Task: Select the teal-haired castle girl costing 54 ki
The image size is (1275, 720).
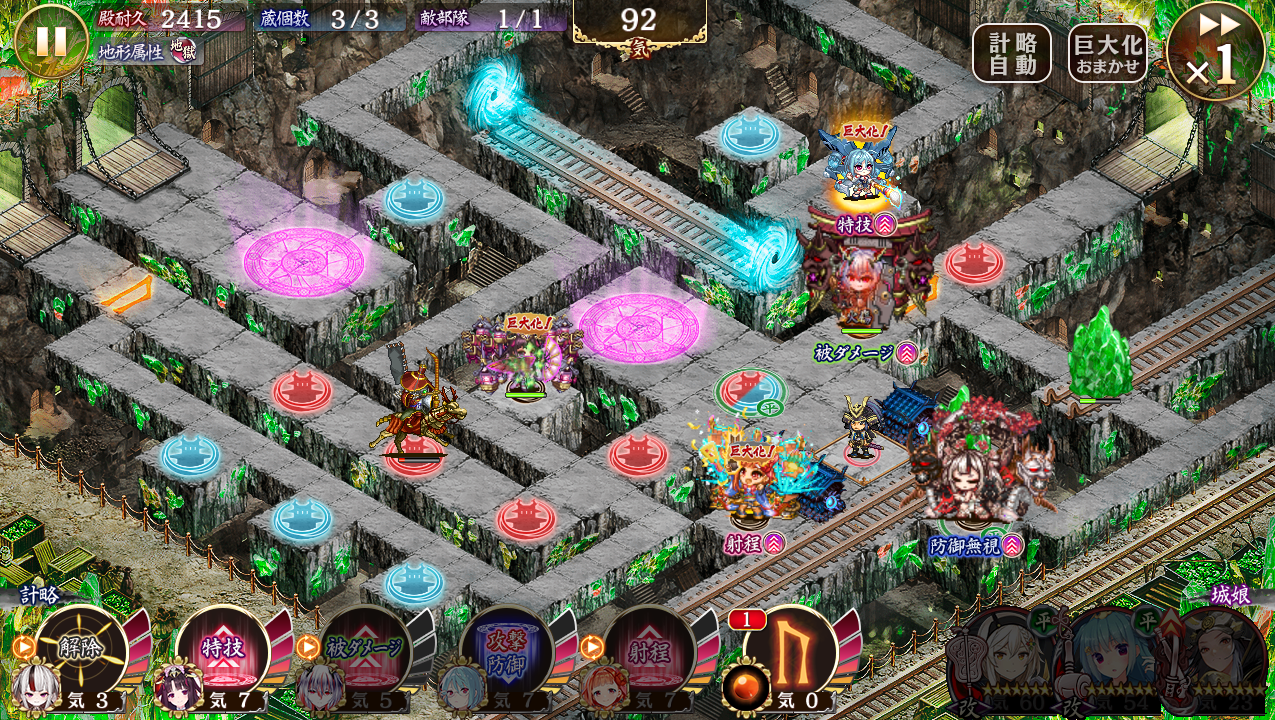Action: [1108, 660]
